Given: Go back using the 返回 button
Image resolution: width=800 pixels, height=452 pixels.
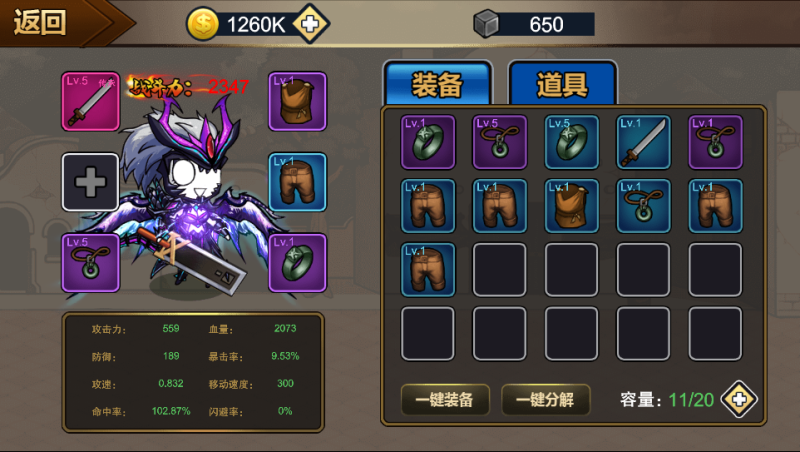Looking at the screenshot, I should (x=45, y=23).
